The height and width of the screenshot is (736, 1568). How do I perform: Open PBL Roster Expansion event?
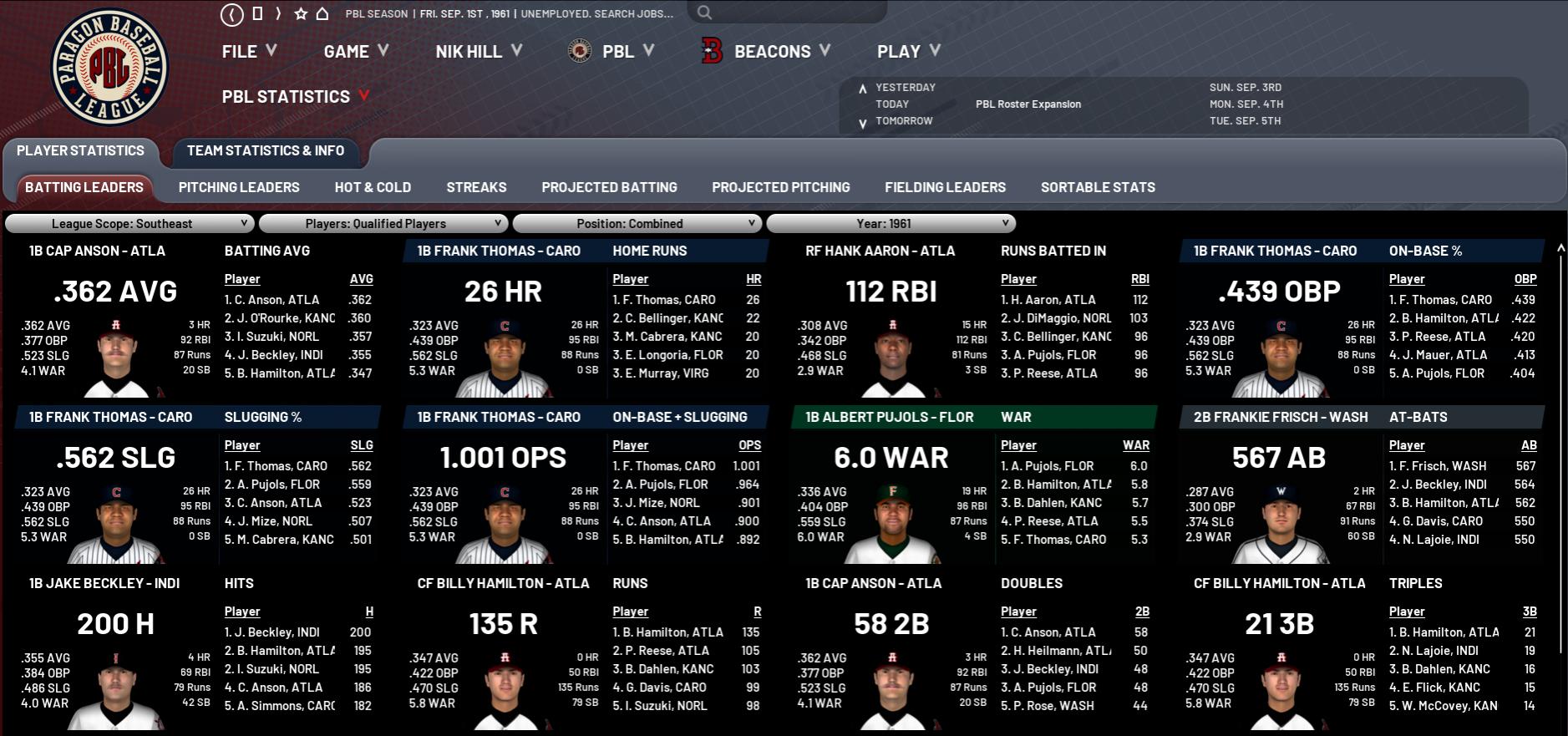1028,104
